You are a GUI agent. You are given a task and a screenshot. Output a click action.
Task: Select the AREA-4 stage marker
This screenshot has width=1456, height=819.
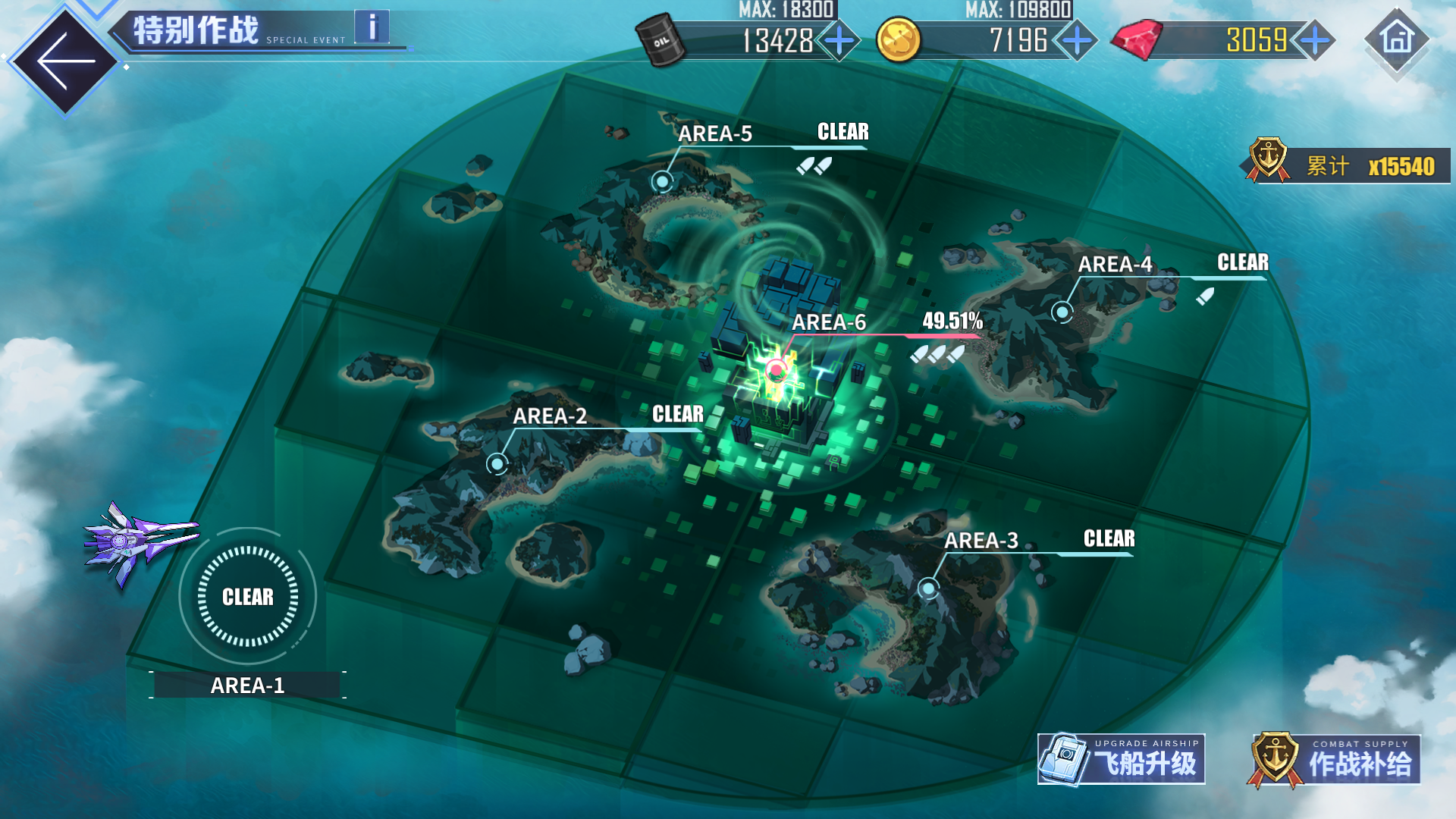tap(1062, 311)
